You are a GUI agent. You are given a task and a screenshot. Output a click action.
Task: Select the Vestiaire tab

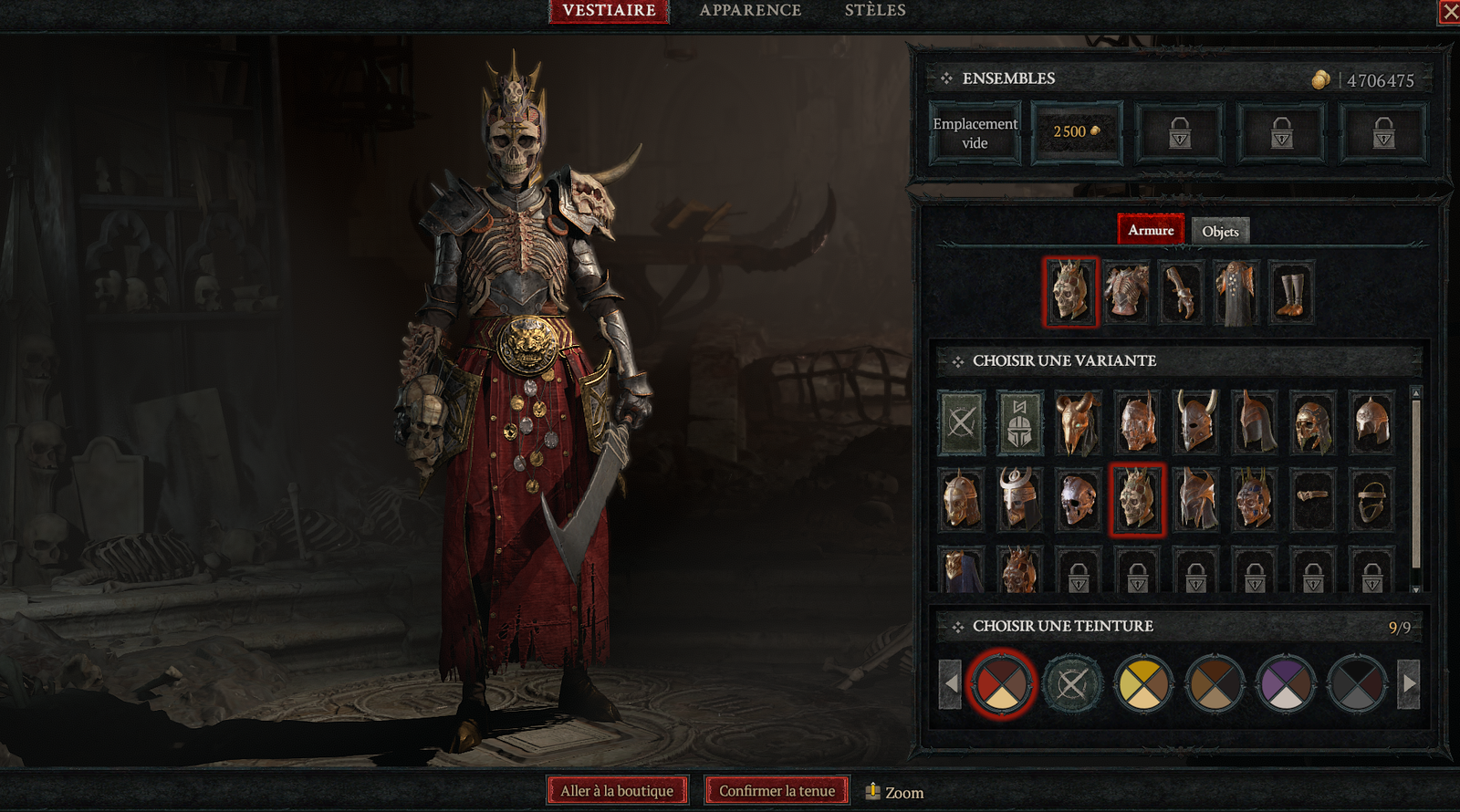(x=609, y=11)
